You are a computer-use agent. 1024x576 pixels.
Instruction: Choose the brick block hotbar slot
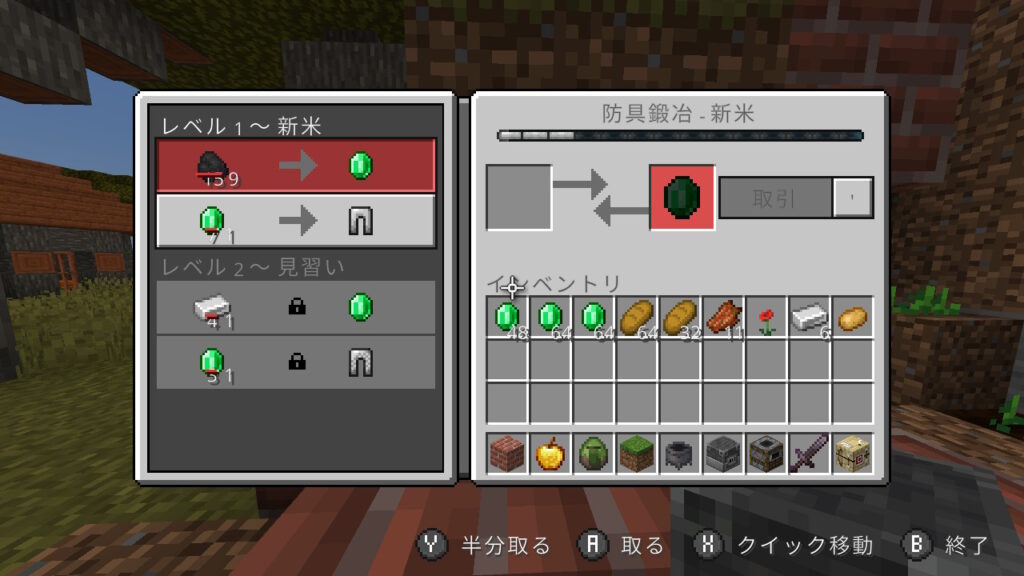tap(508, 454)
